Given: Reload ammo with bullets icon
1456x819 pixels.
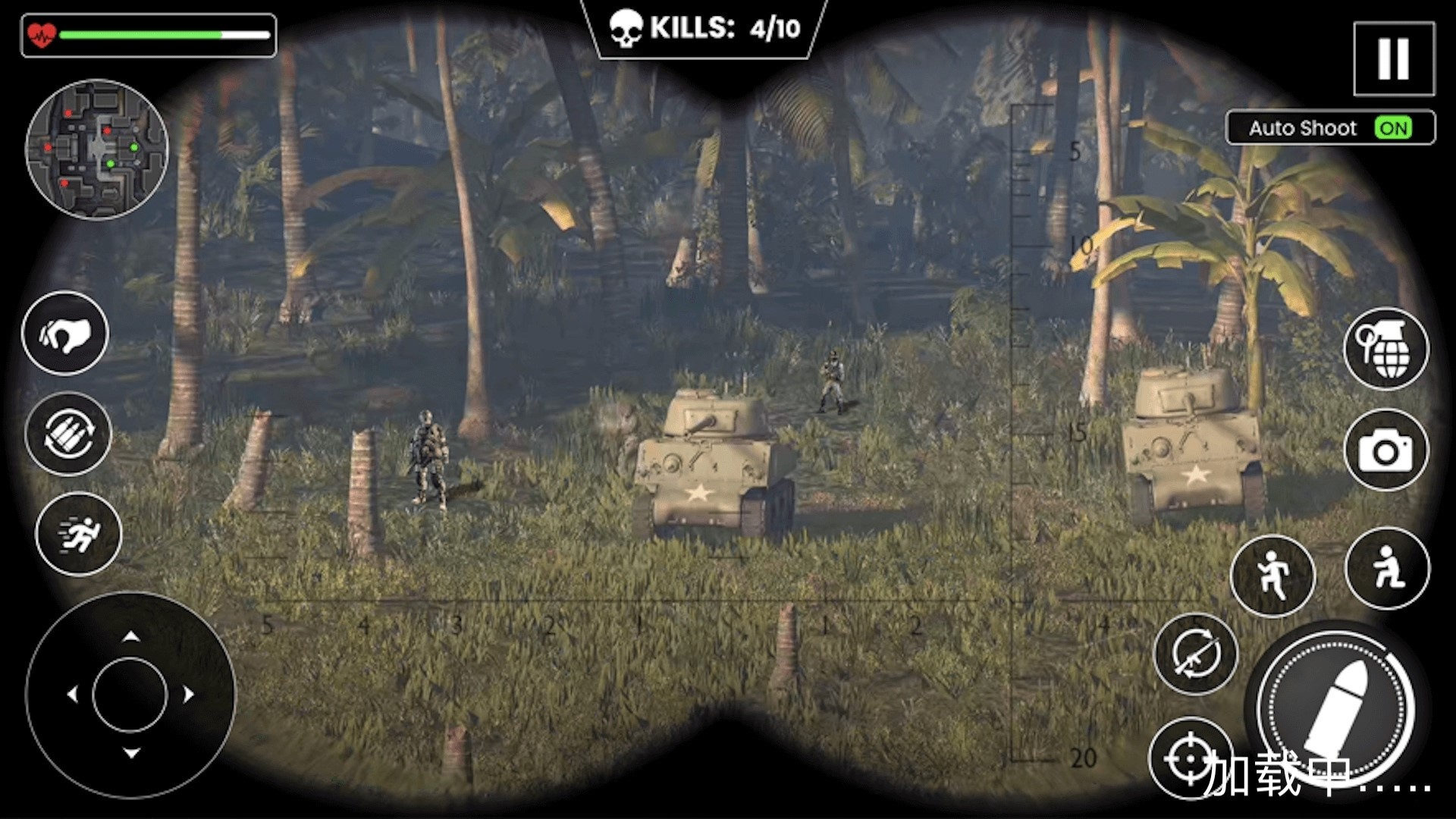Looking at the screenshot, I should (x=69, y=434).
